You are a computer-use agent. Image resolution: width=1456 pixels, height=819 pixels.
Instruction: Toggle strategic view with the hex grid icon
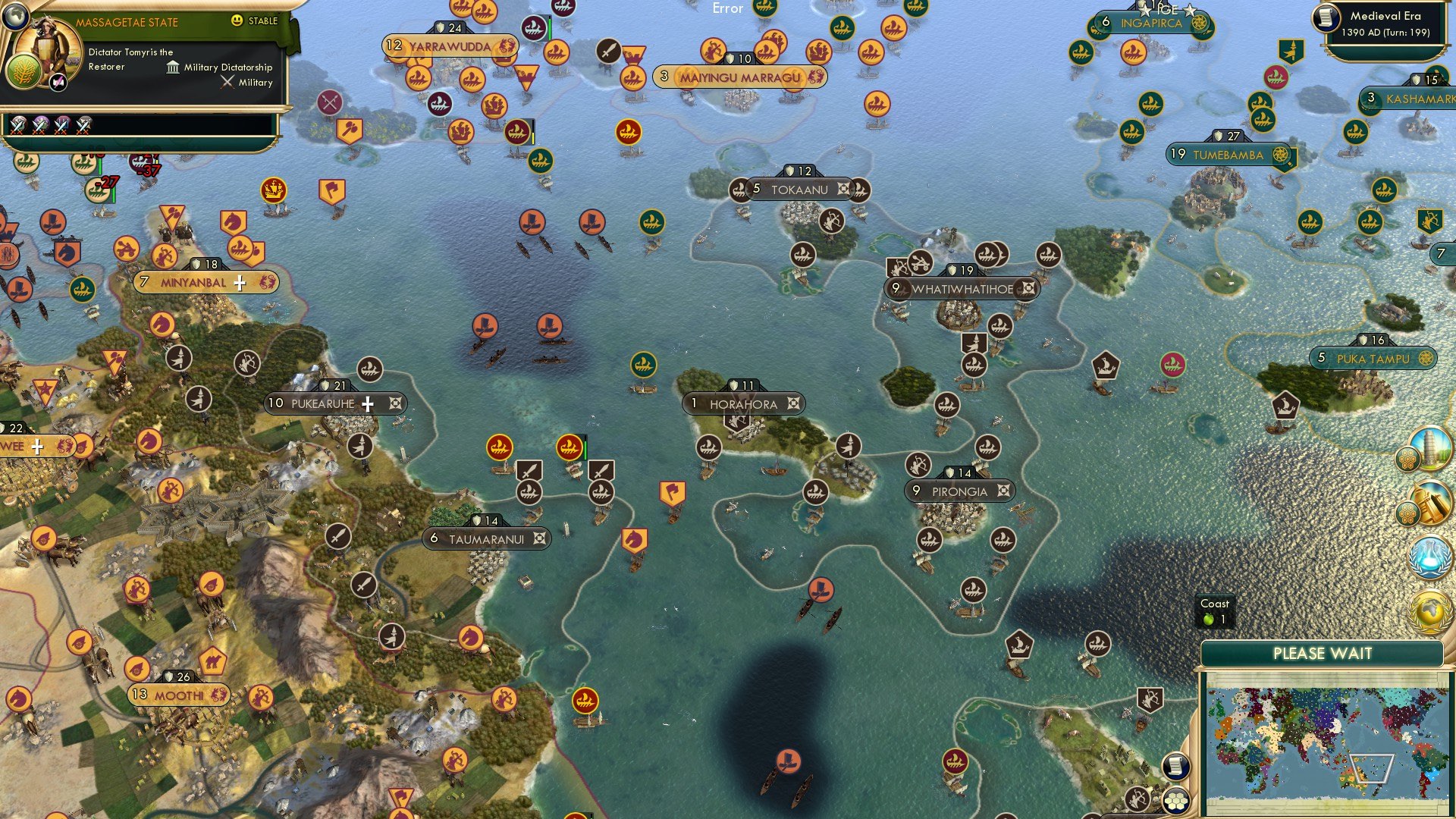1176,799
